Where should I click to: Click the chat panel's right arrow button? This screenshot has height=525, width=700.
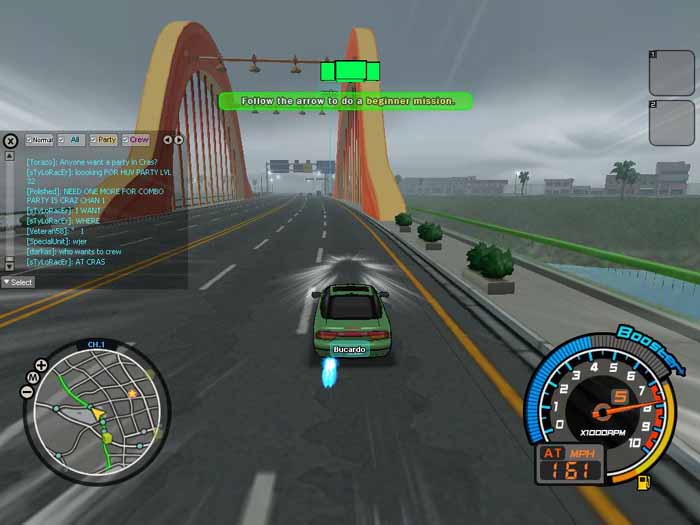point(179,140)
